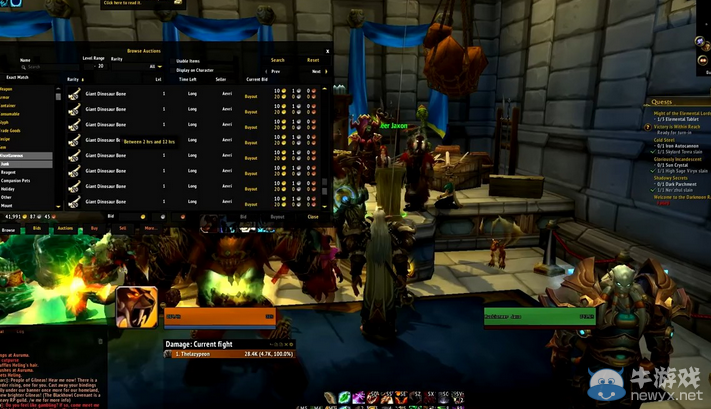This screenshot has height=409, width=711.
Task: Switch to the Bids tab
Action: (37, 228)
